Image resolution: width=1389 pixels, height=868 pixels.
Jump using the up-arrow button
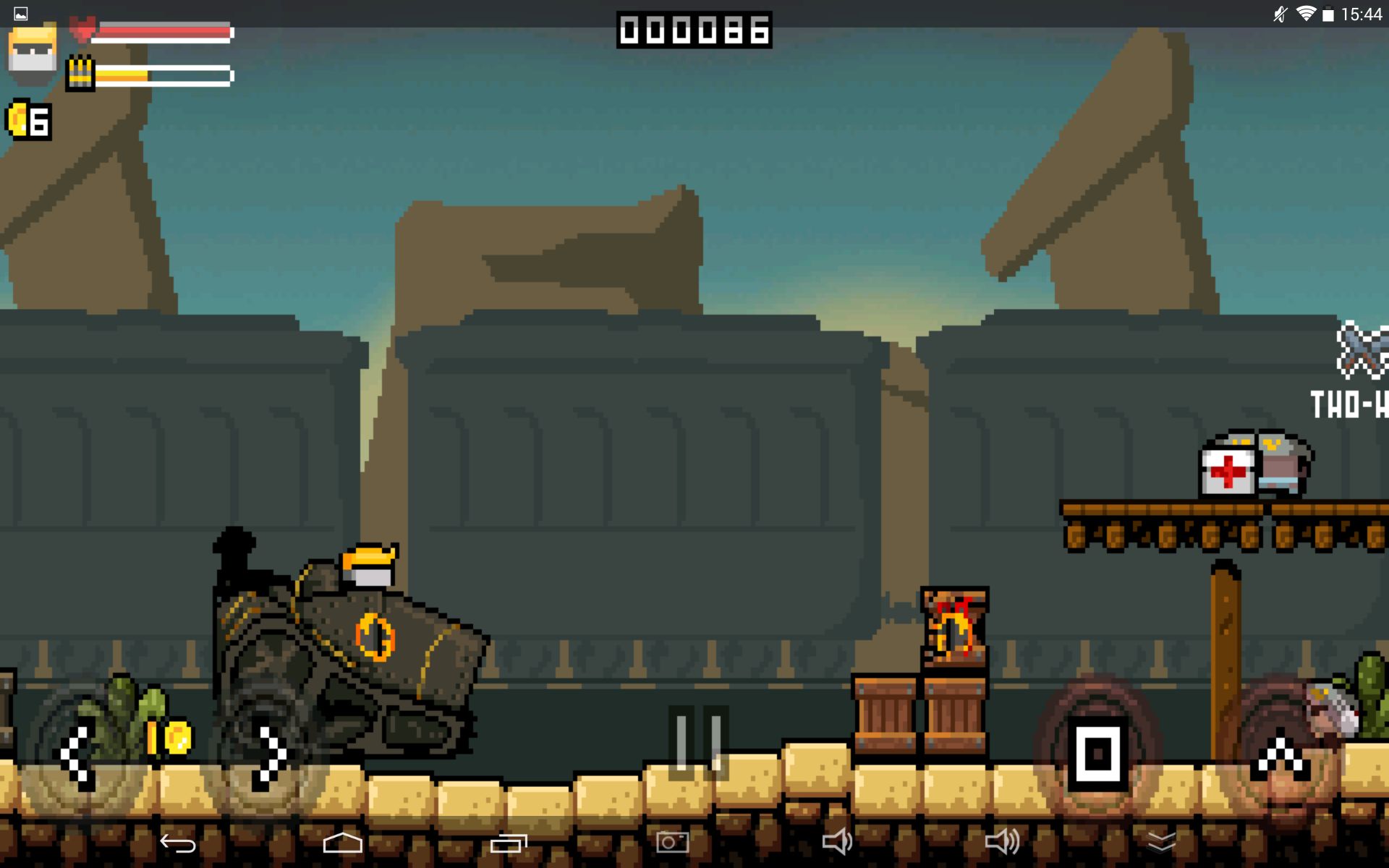pyautogui.click(x=1280, y=759)
